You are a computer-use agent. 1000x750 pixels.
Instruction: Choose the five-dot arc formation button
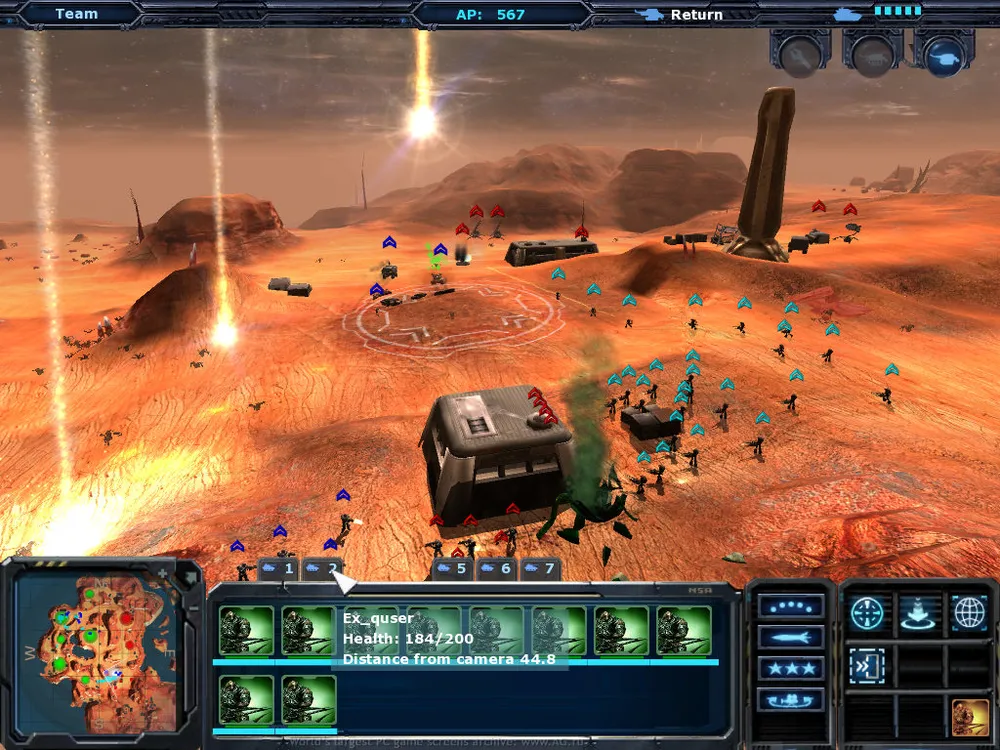[x=791, y=606]
